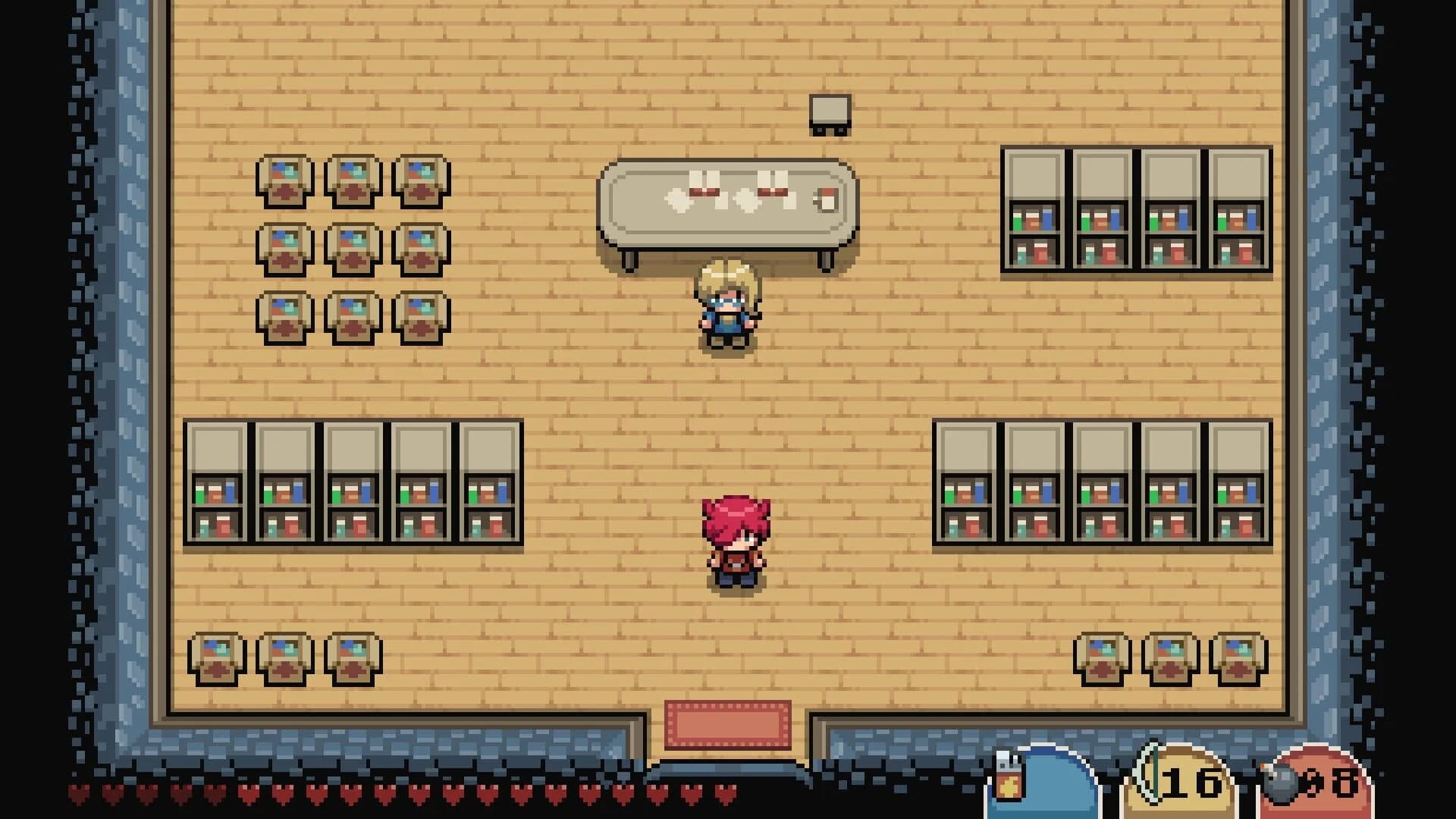Click the small stool above the counter

point(829,112)
